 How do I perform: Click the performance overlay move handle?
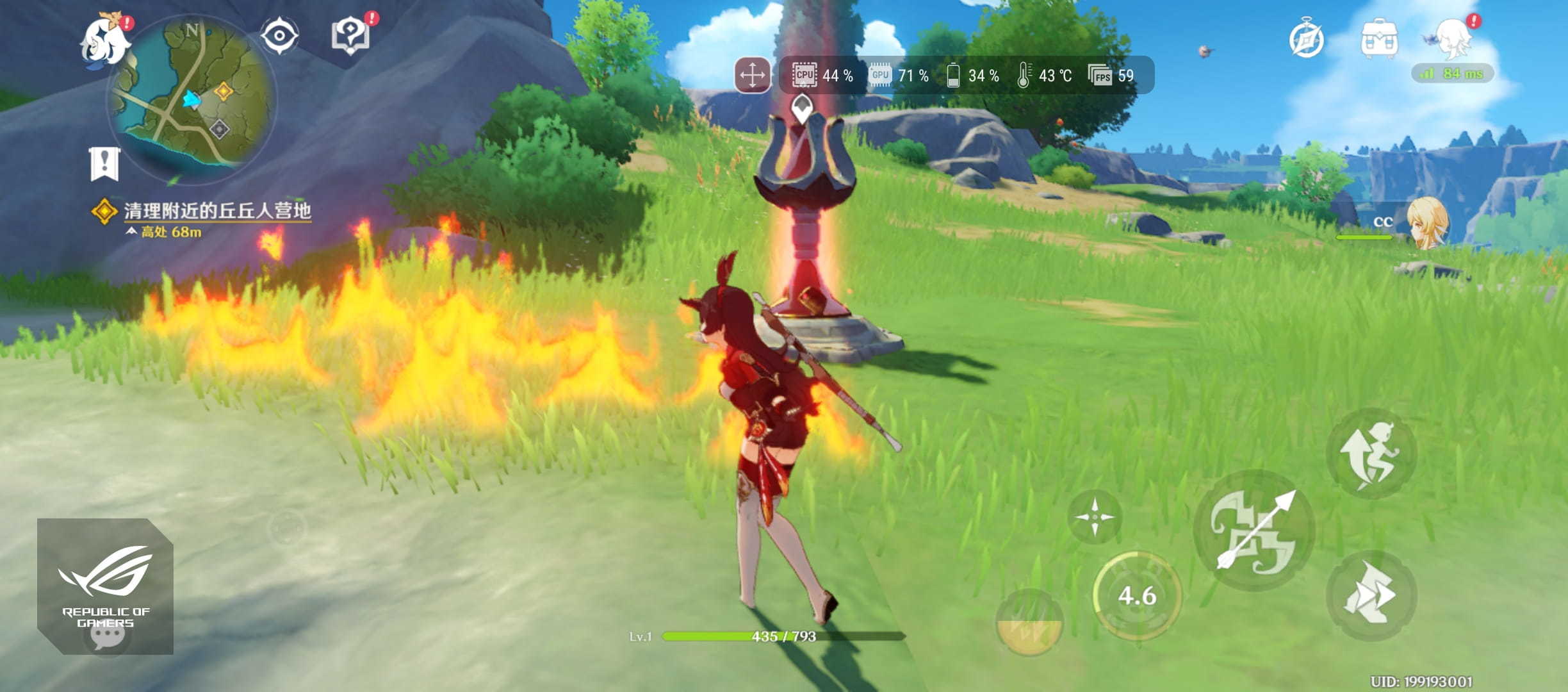tap(752, 75)
